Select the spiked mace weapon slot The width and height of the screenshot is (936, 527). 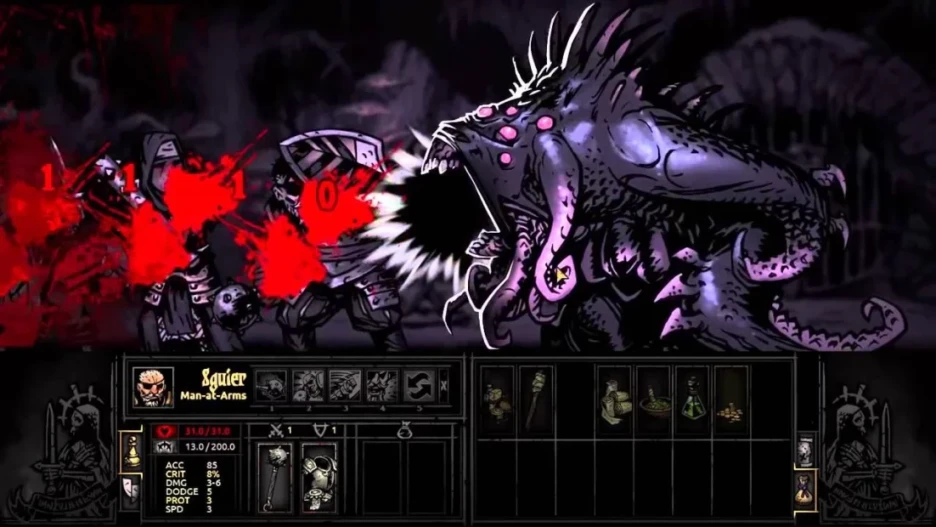coord(274,477)
